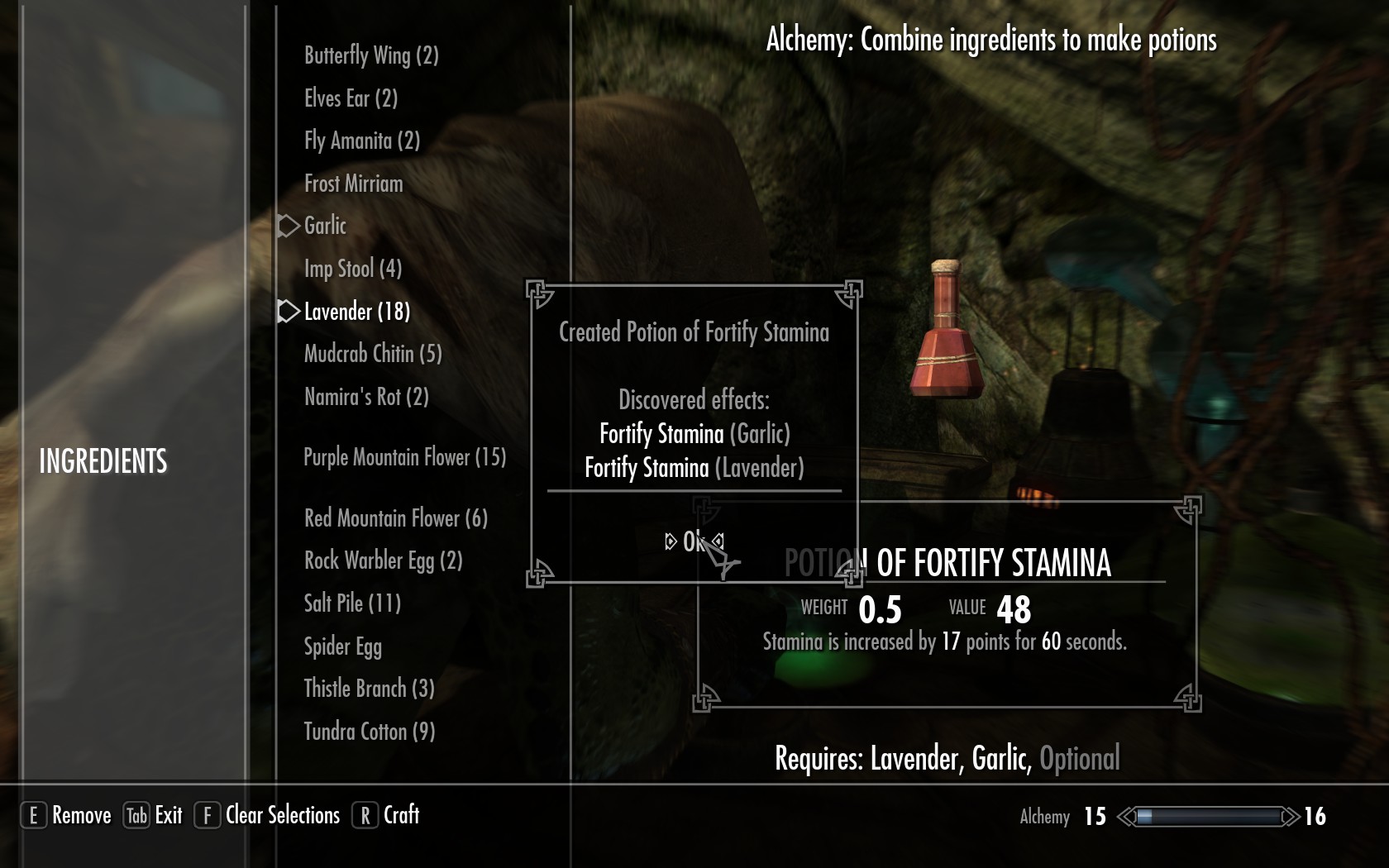Select Butterfly Wing from the ingredients
The width and height of the screenshot is (1389, 868).
[371, 55]
